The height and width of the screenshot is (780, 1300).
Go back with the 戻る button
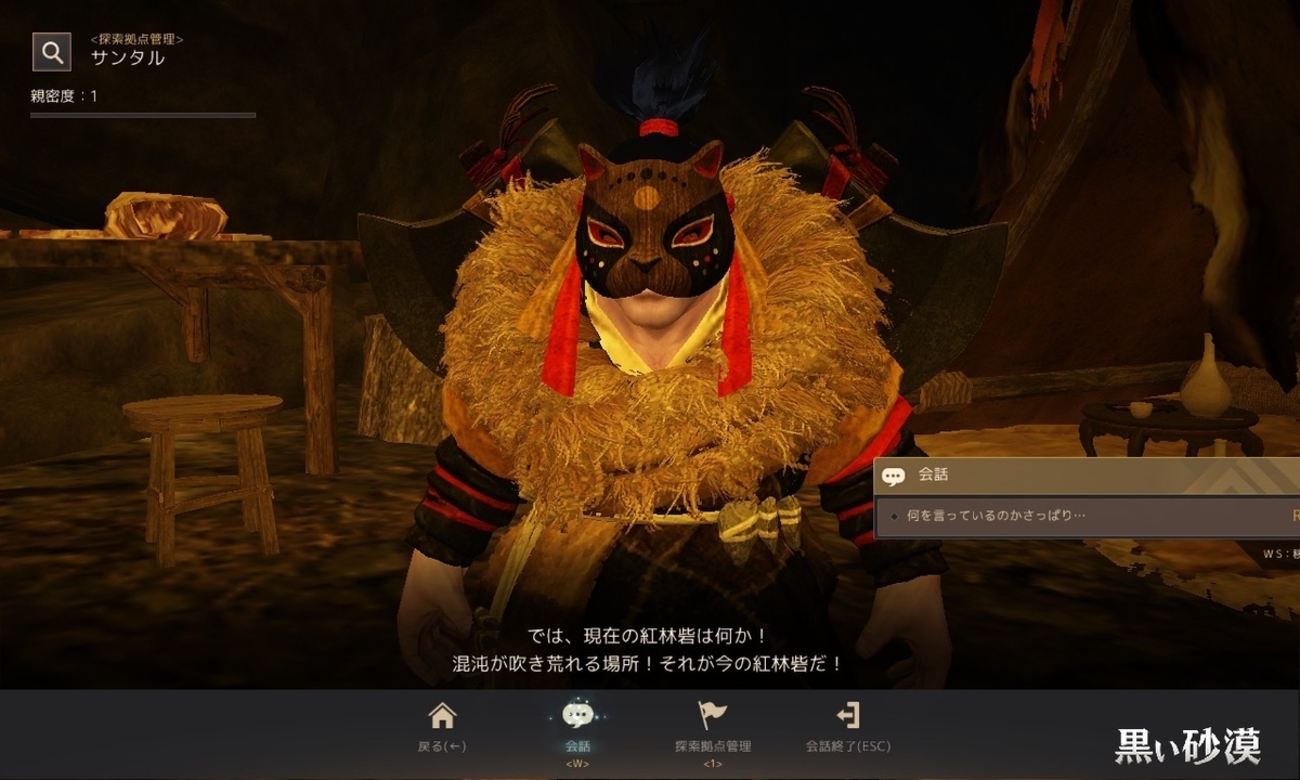[442, 727]
